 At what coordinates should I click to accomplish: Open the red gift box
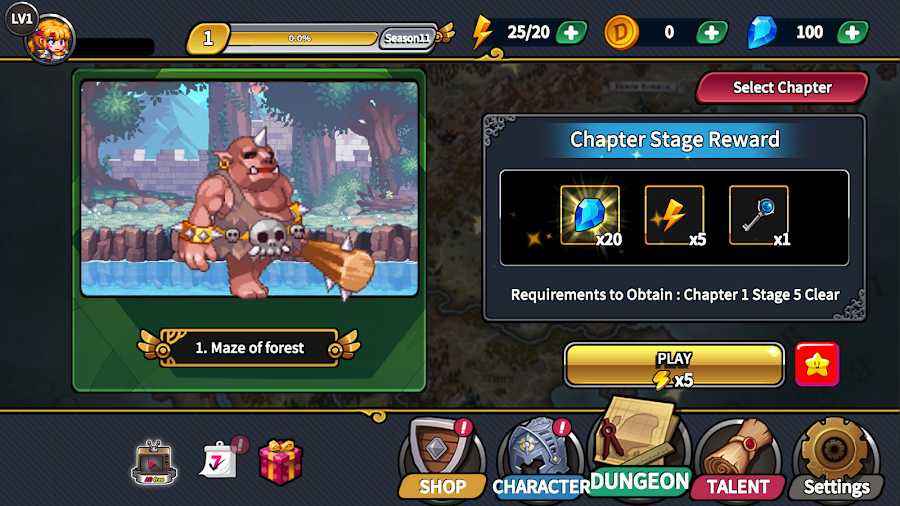click(280, 462)
